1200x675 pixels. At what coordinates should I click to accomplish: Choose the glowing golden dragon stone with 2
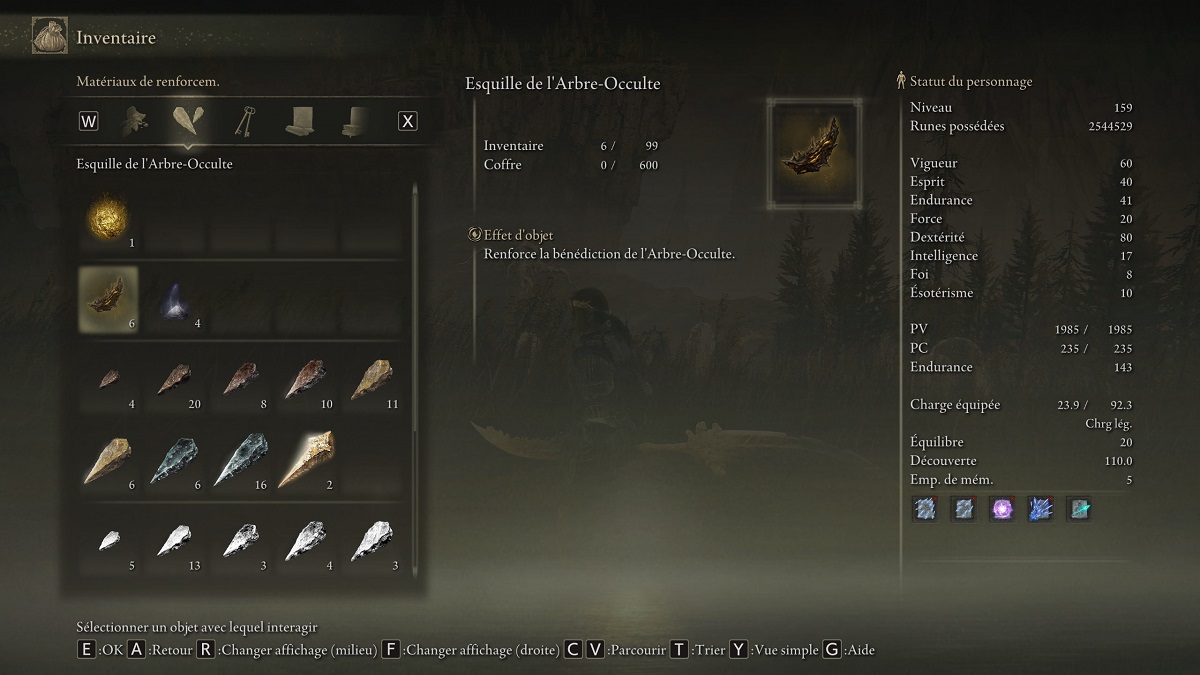tap(305, 460)
